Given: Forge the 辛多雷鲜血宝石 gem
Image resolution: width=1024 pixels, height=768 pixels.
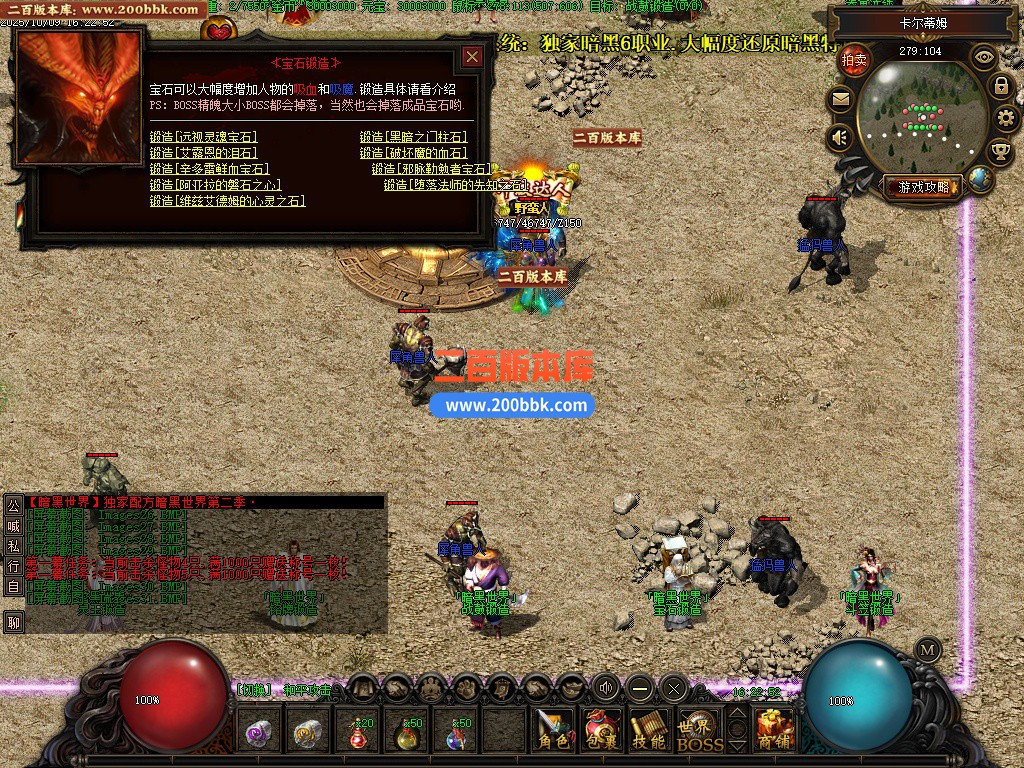Looking at the screenshot, I should coord(209,169).
